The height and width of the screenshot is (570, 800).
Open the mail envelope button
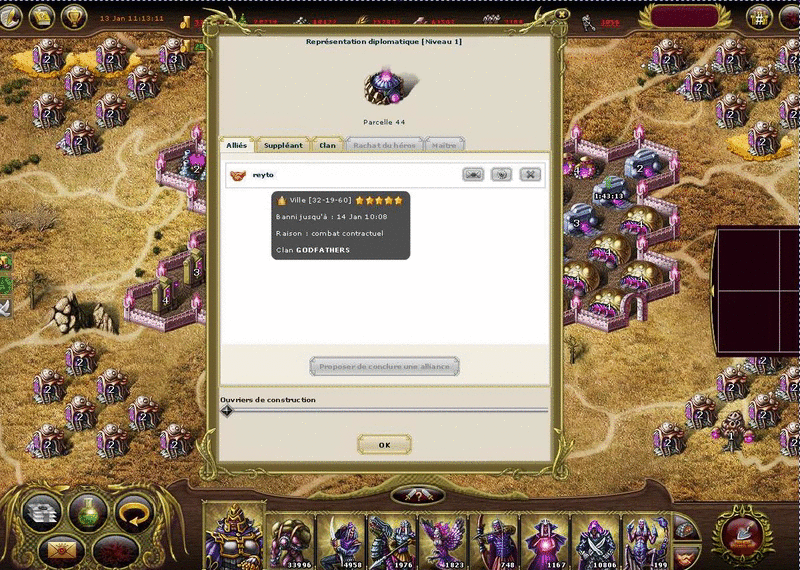58,550
